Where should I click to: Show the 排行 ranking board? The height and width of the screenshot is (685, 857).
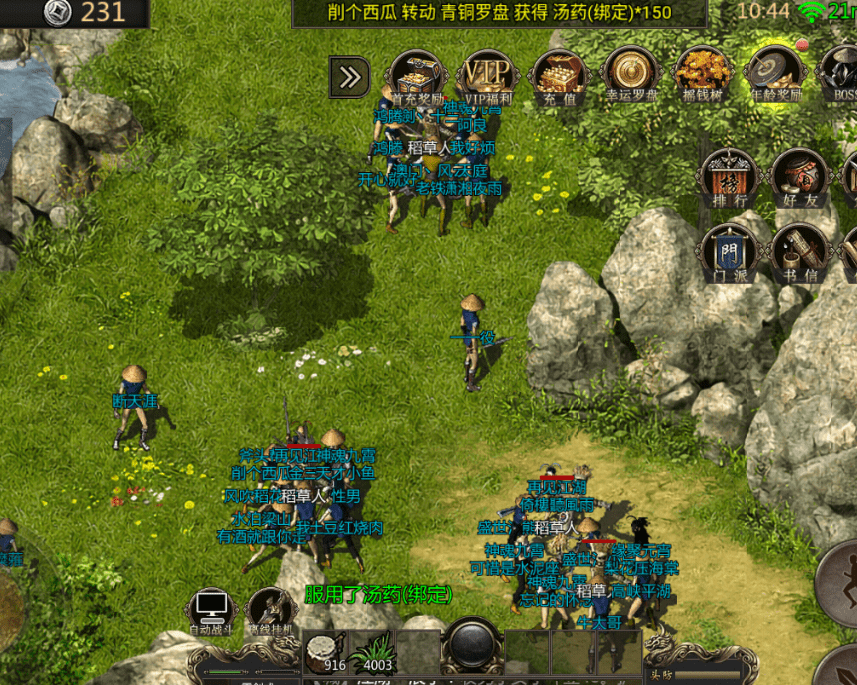tap(727, 178)
